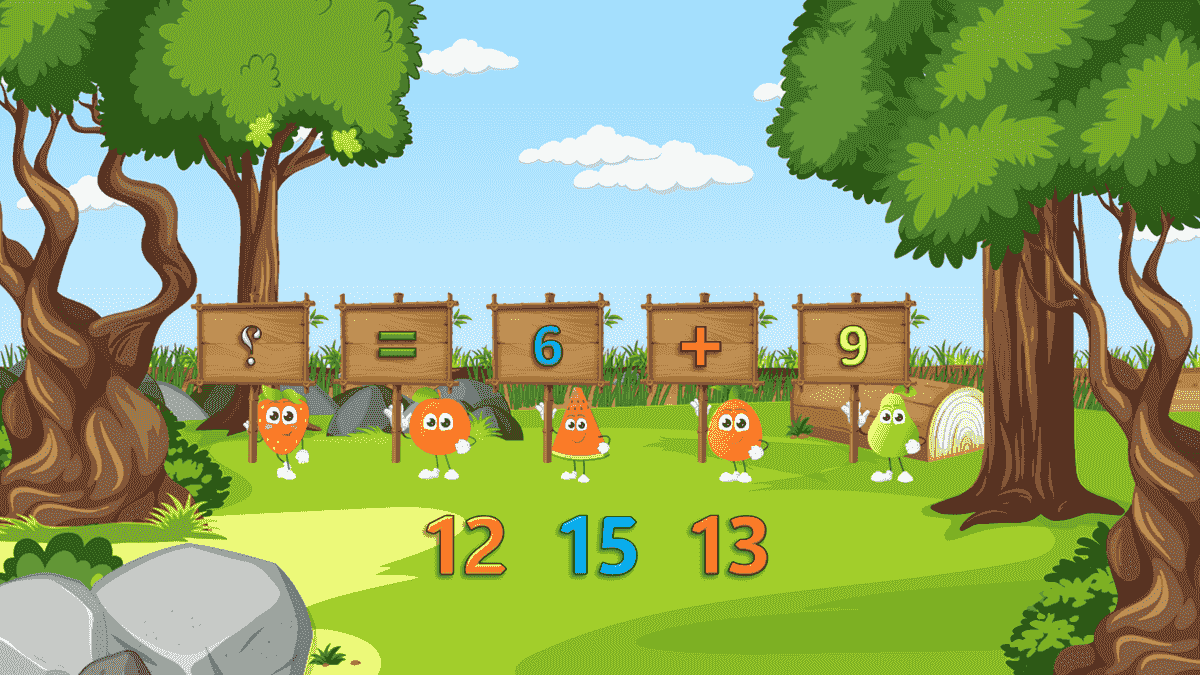Pick answer 13
The image size is (1200, 675).
[x=729, y=546]
